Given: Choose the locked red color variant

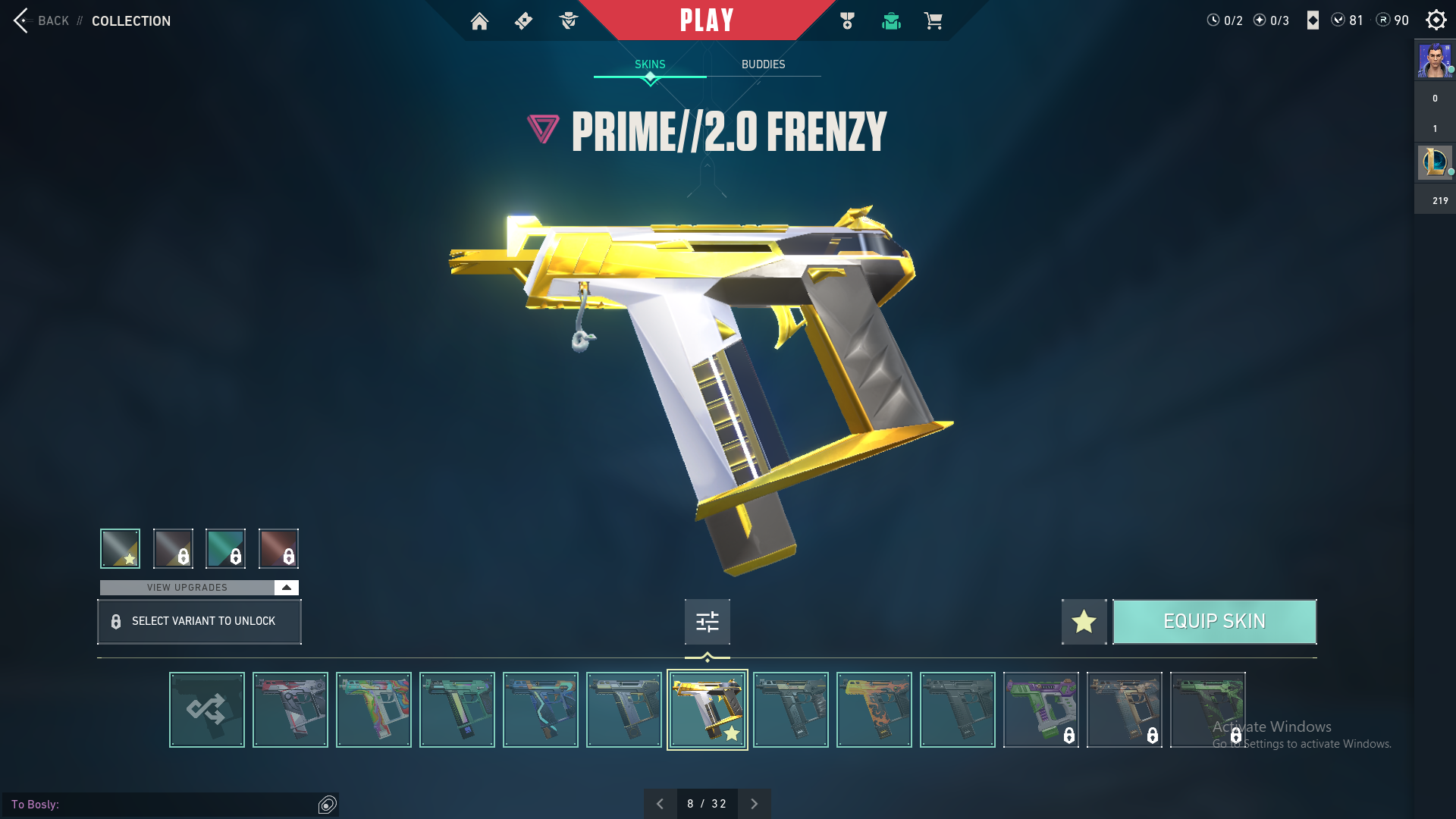Looking at the screenshot, I should [278, 548].
